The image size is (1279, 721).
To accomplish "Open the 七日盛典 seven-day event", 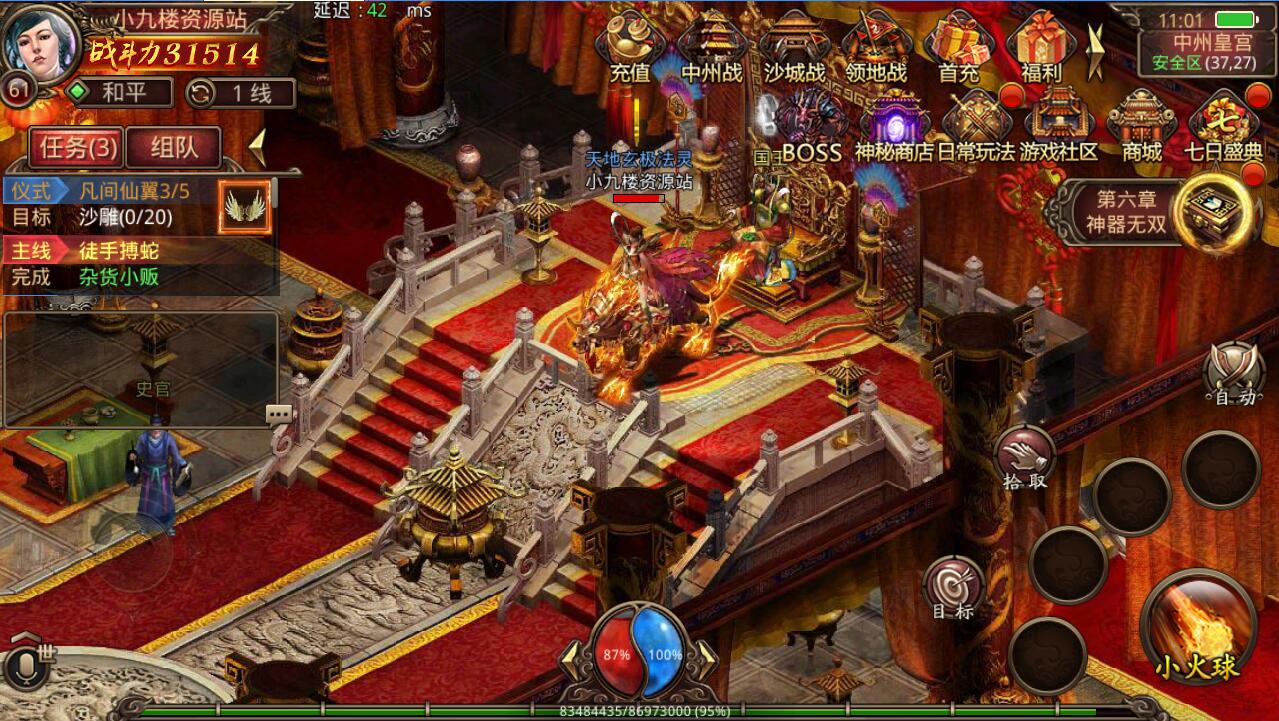I will tap(1223, 127).
